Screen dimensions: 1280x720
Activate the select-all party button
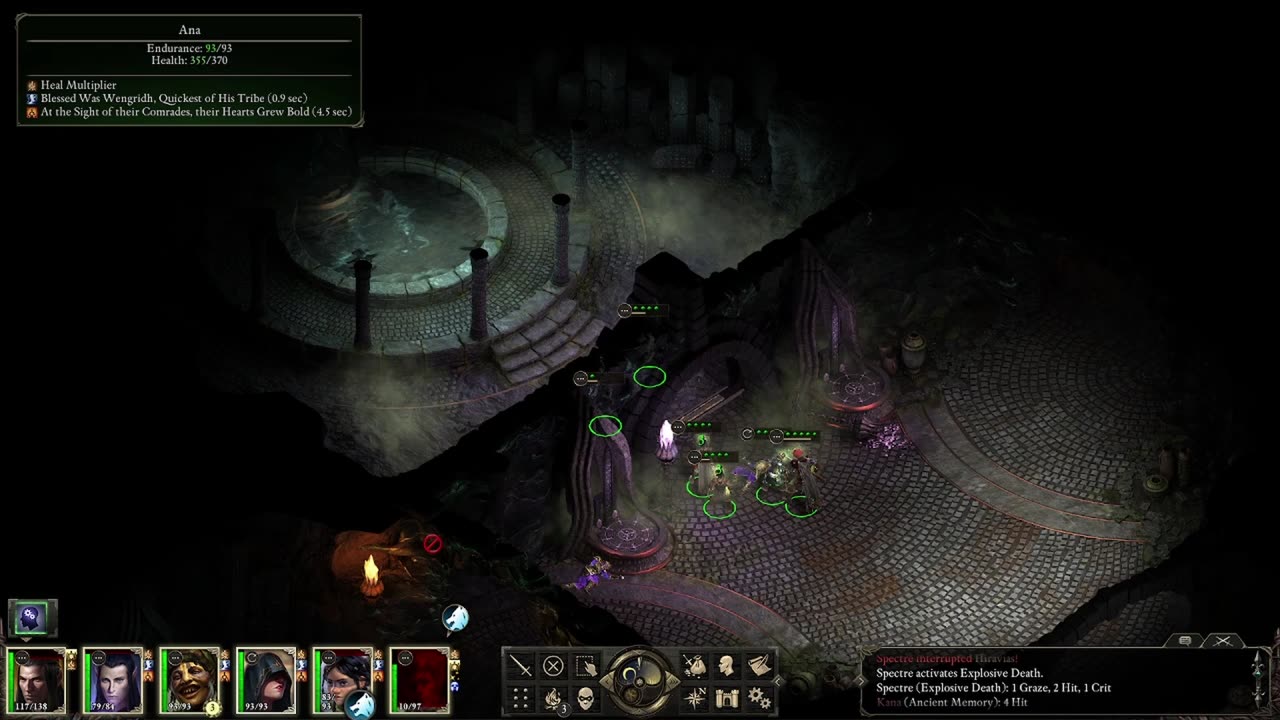tap(586, 665)
